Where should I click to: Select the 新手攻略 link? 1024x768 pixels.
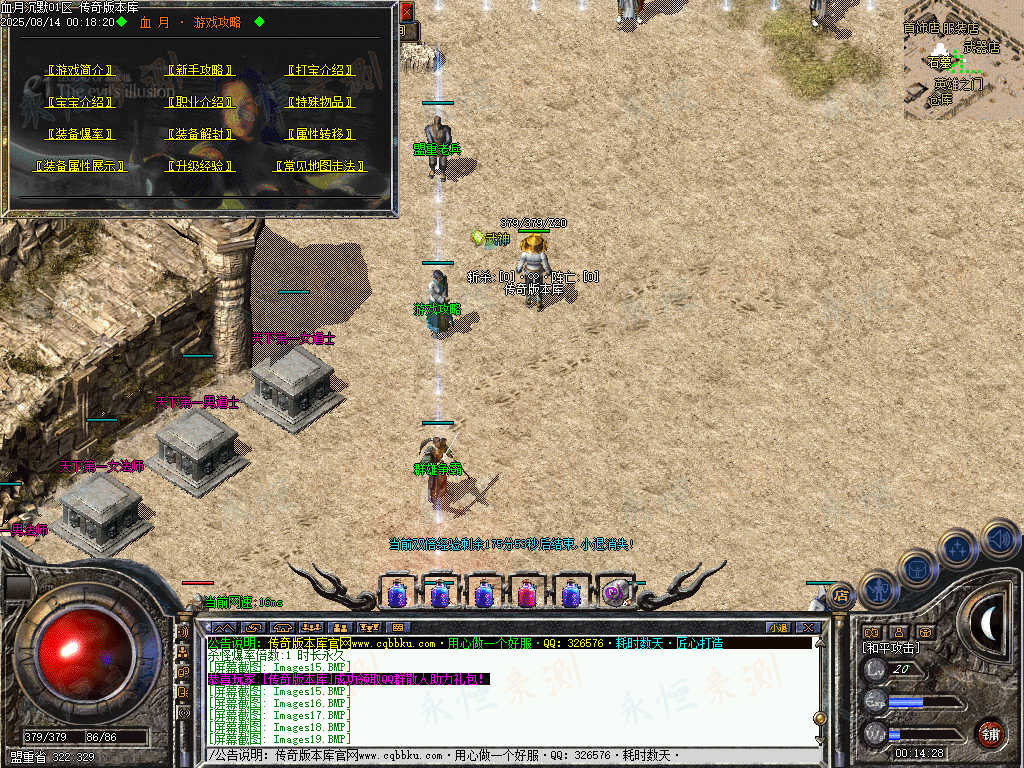[201, 71]
